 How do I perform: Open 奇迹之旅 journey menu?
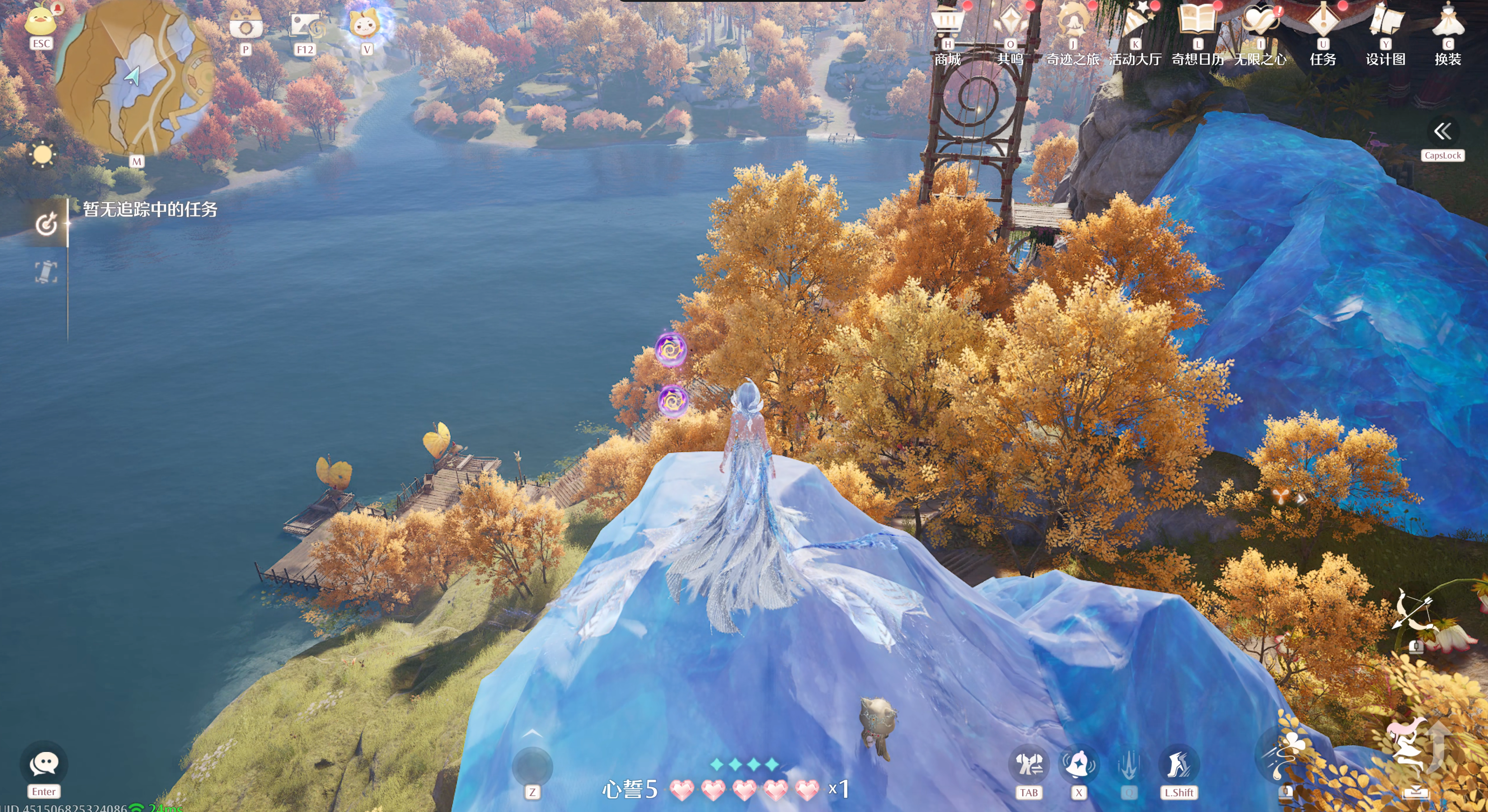pyautogui.click(x=1073, y=23)
